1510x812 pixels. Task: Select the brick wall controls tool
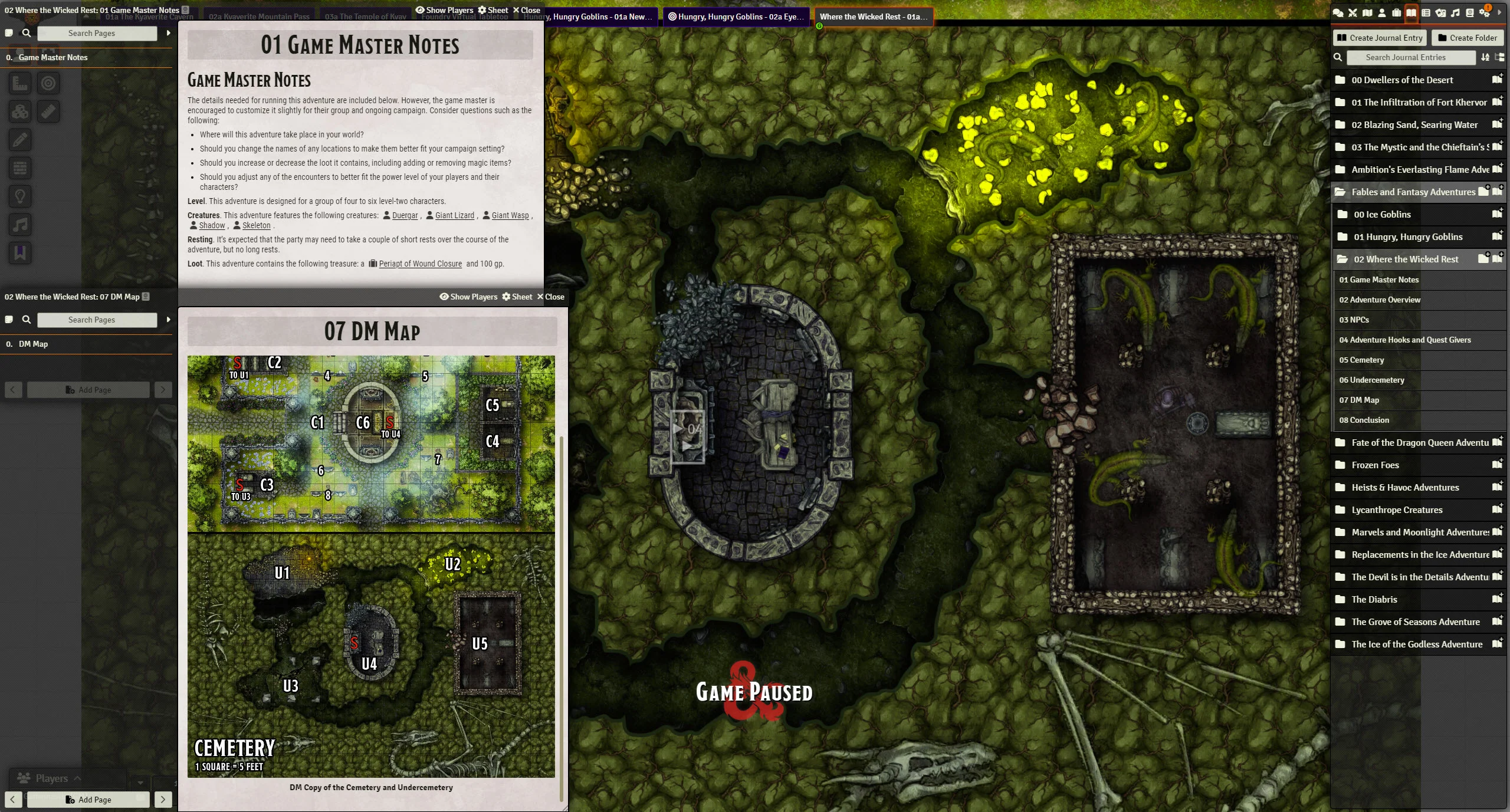click(x=20, y=168)
